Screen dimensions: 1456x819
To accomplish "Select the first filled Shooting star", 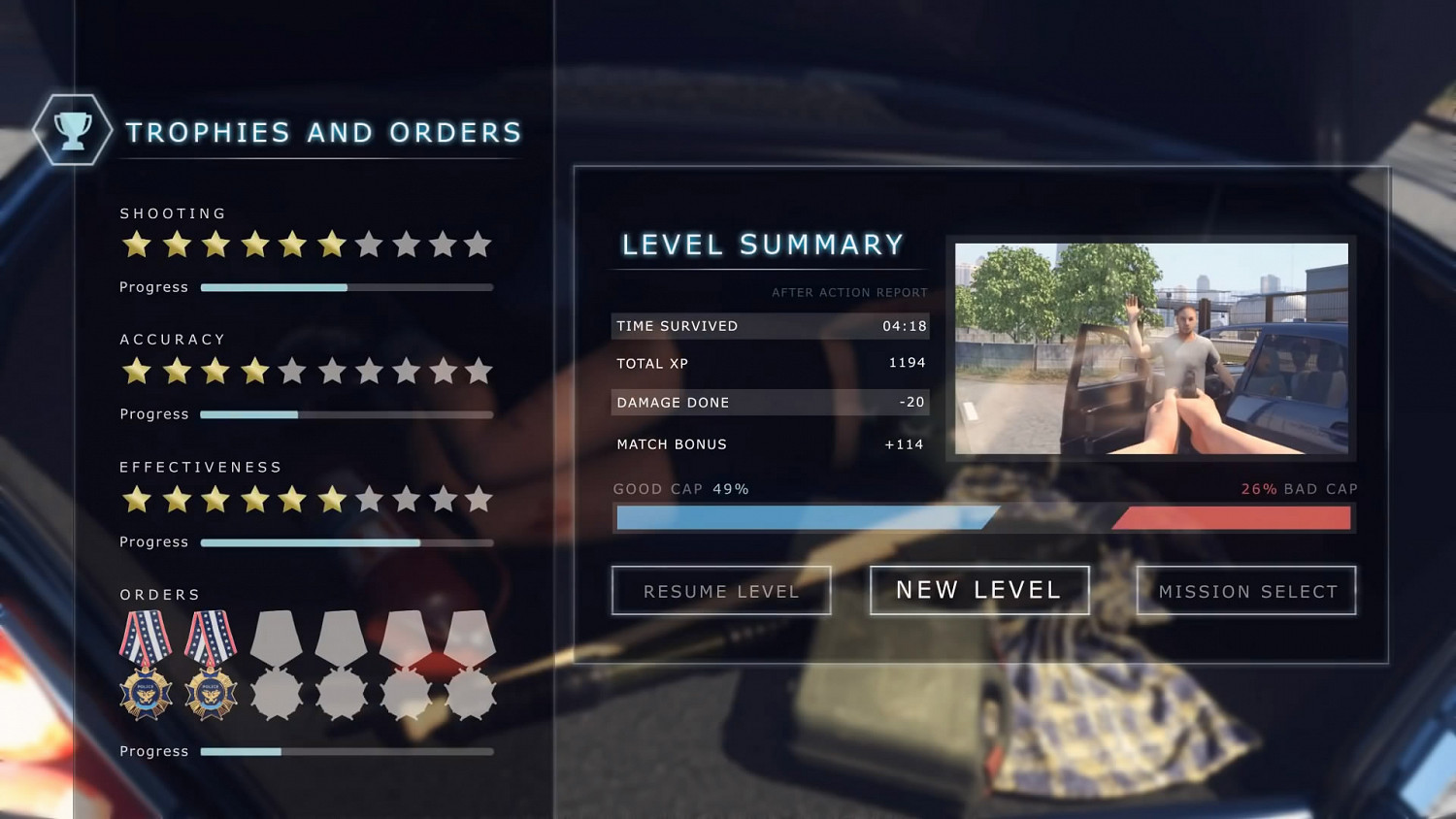I will [x=138, y=246].
